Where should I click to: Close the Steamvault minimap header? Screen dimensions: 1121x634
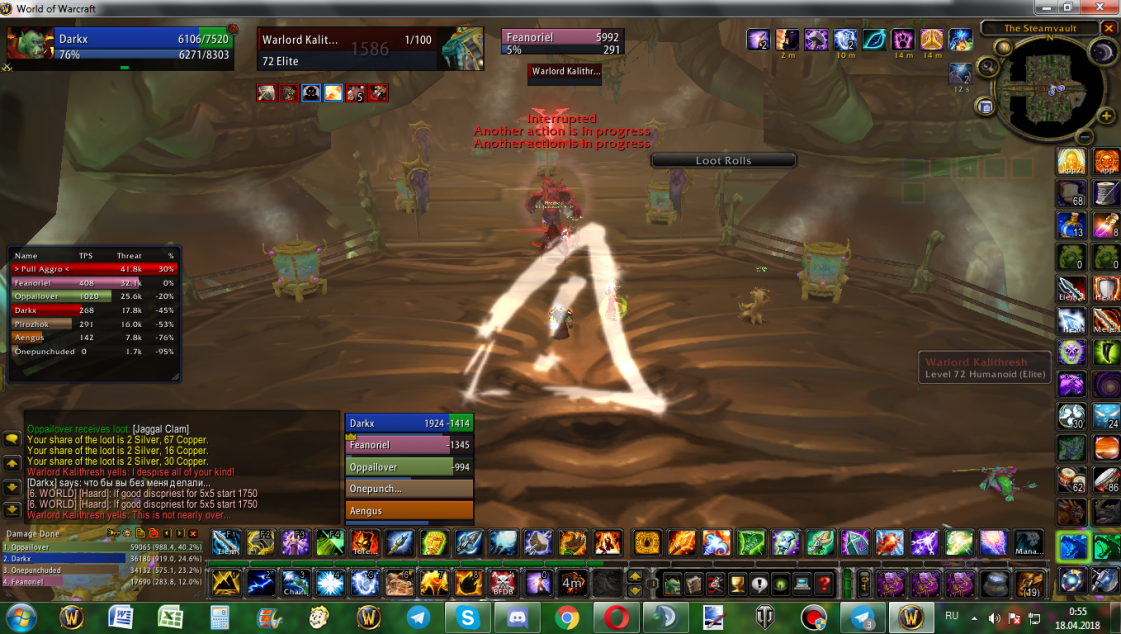[x=1108, y=28]
